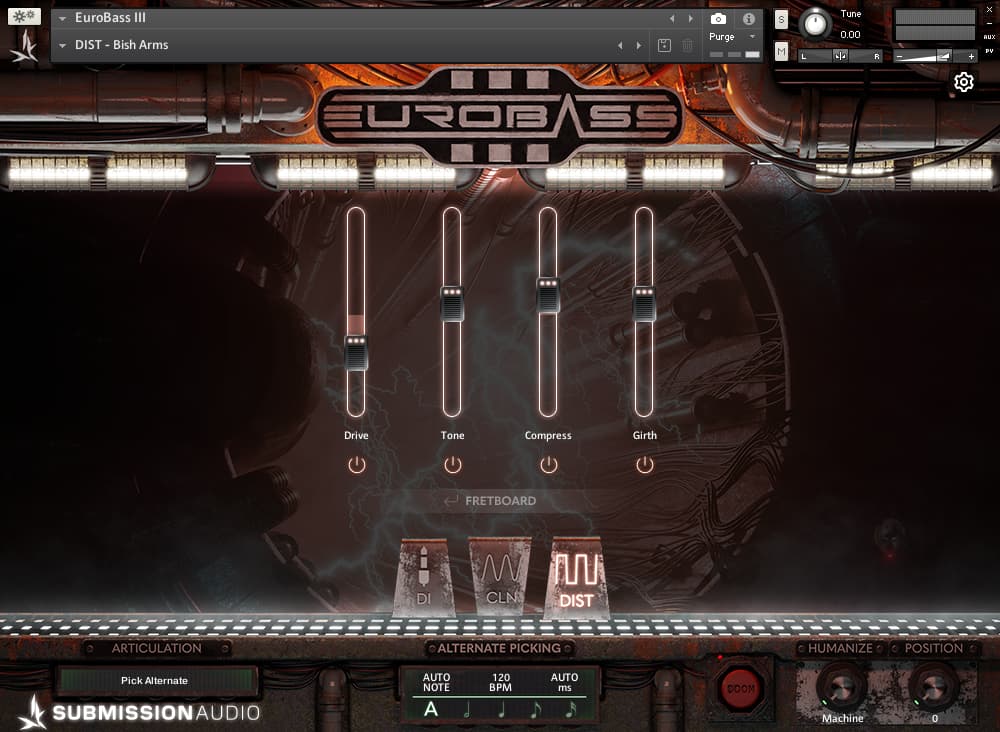Toggle the Girth power button
The width and height of the screenshot is (1000, 732).
pyautogui.click(x=644, y=465)
